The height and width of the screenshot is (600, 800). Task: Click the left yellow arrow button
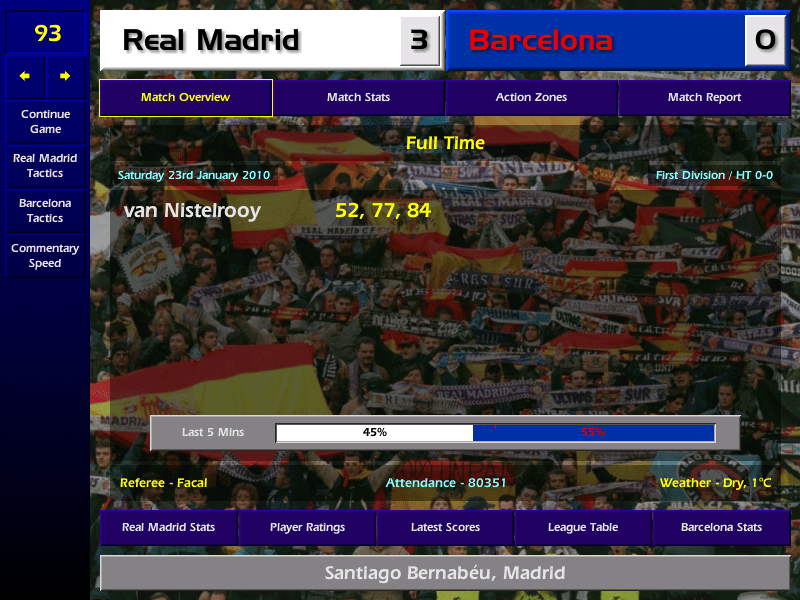pos(25,76)
